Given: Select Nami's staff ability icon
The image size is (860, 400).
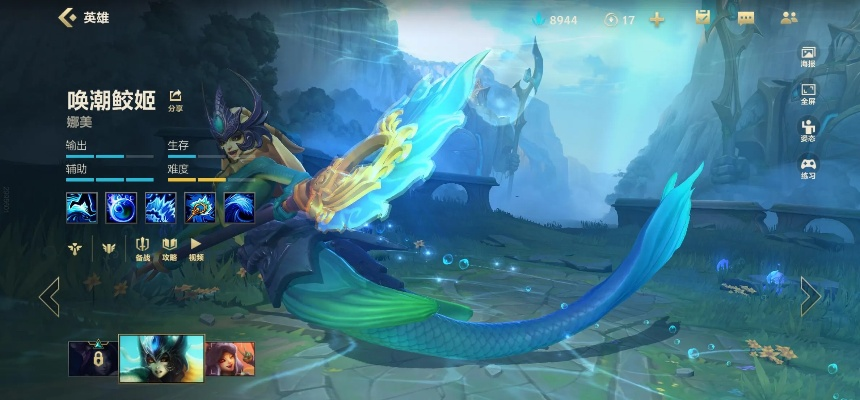Looking at the screenshot, I should (x=200, y=207).
